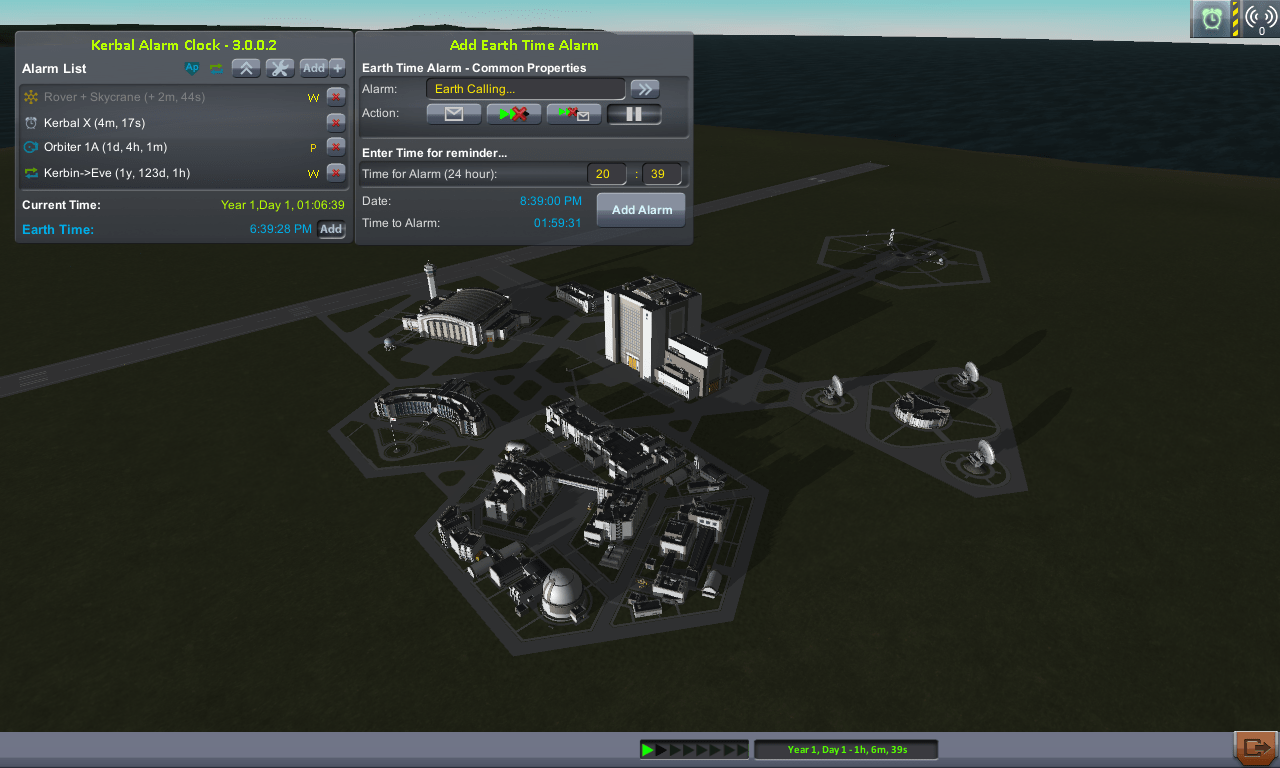Choose the kill warp plus message action icon
Image resolution: width=1280 pixels, height=768 pixels.
point(573,113)
